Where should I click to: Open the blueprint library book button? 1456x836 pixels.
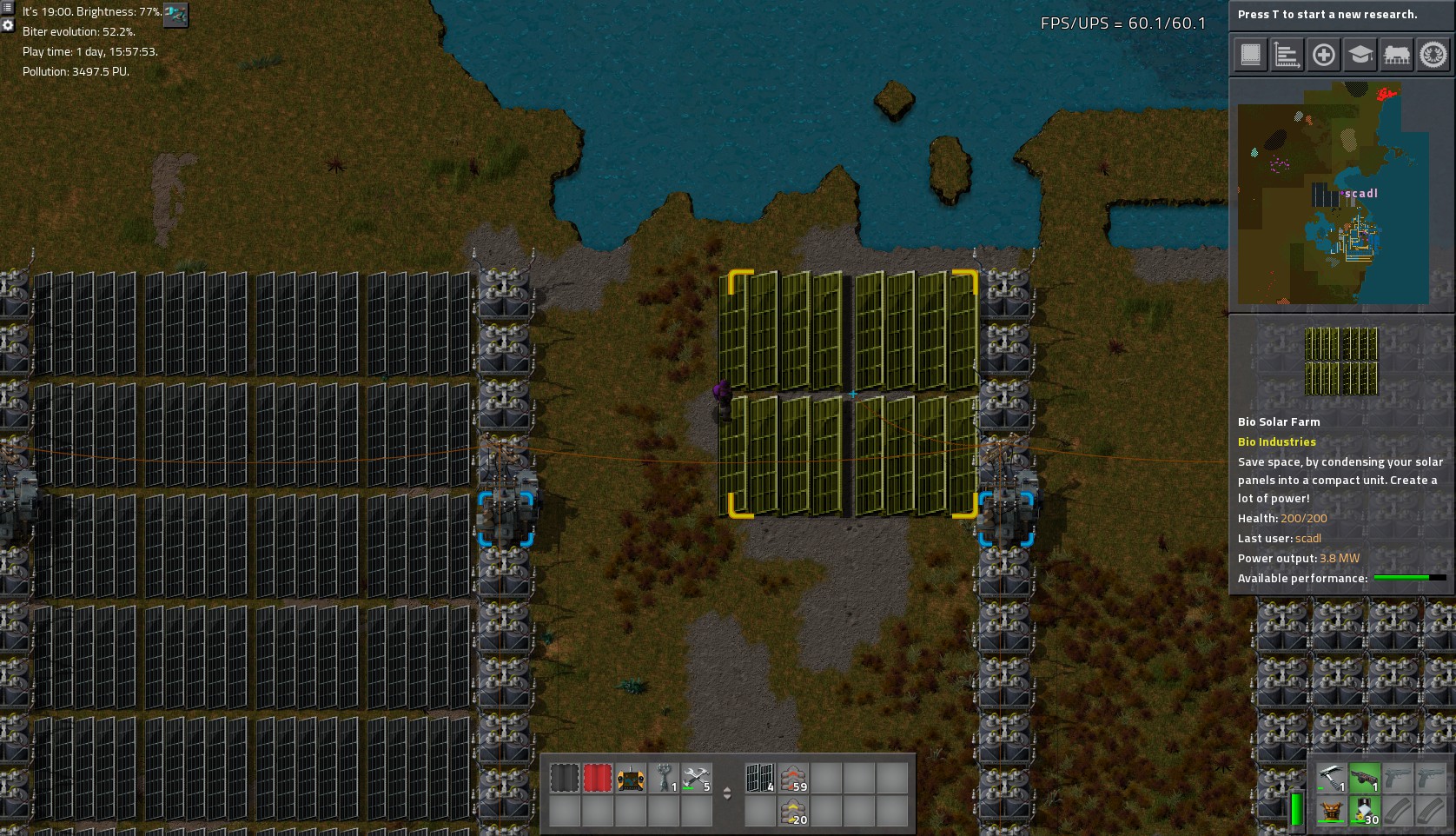coord(1250,55)
